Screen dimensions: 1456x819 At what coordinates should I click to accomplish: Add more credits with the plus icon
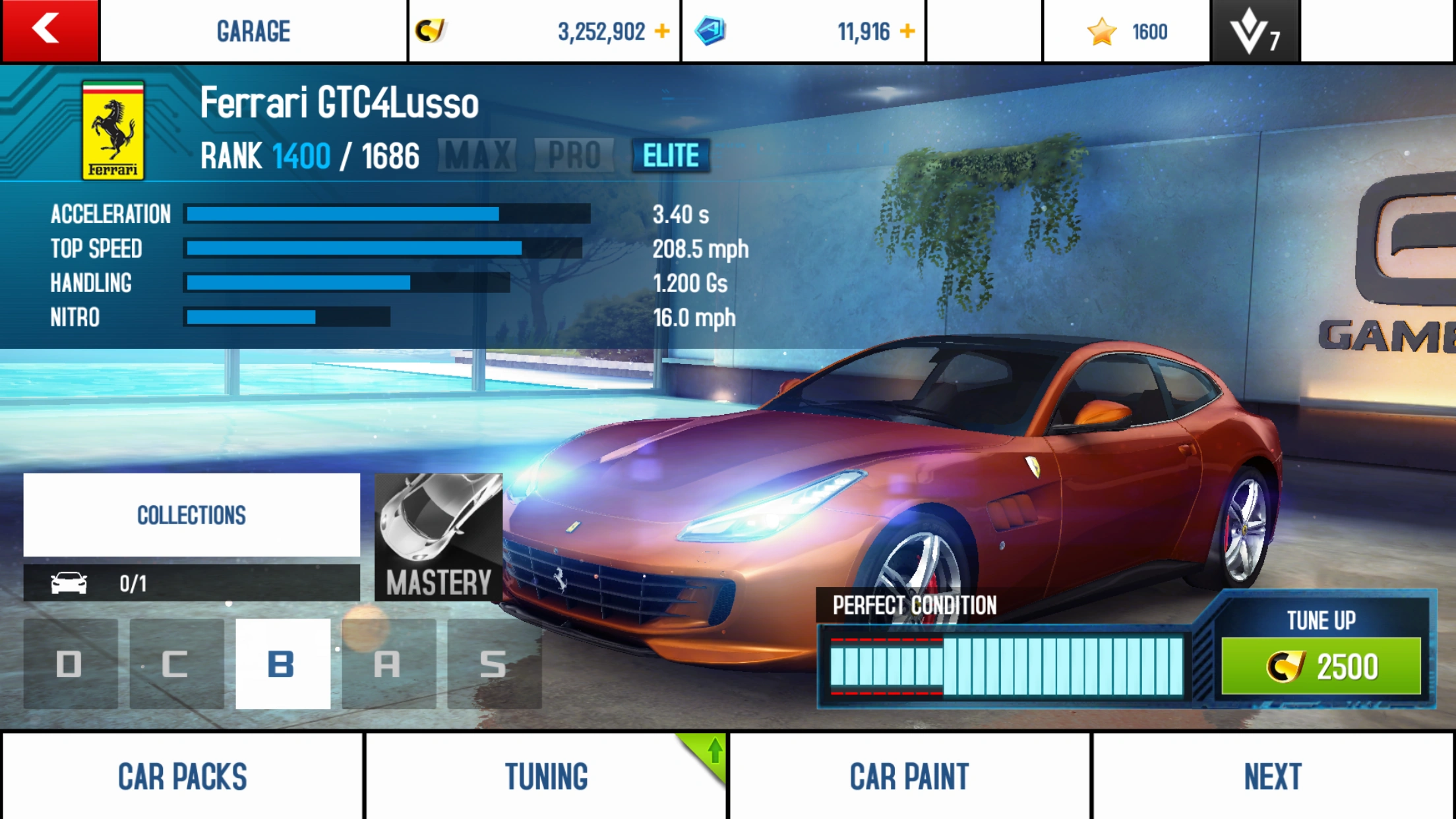pos(662,31)
